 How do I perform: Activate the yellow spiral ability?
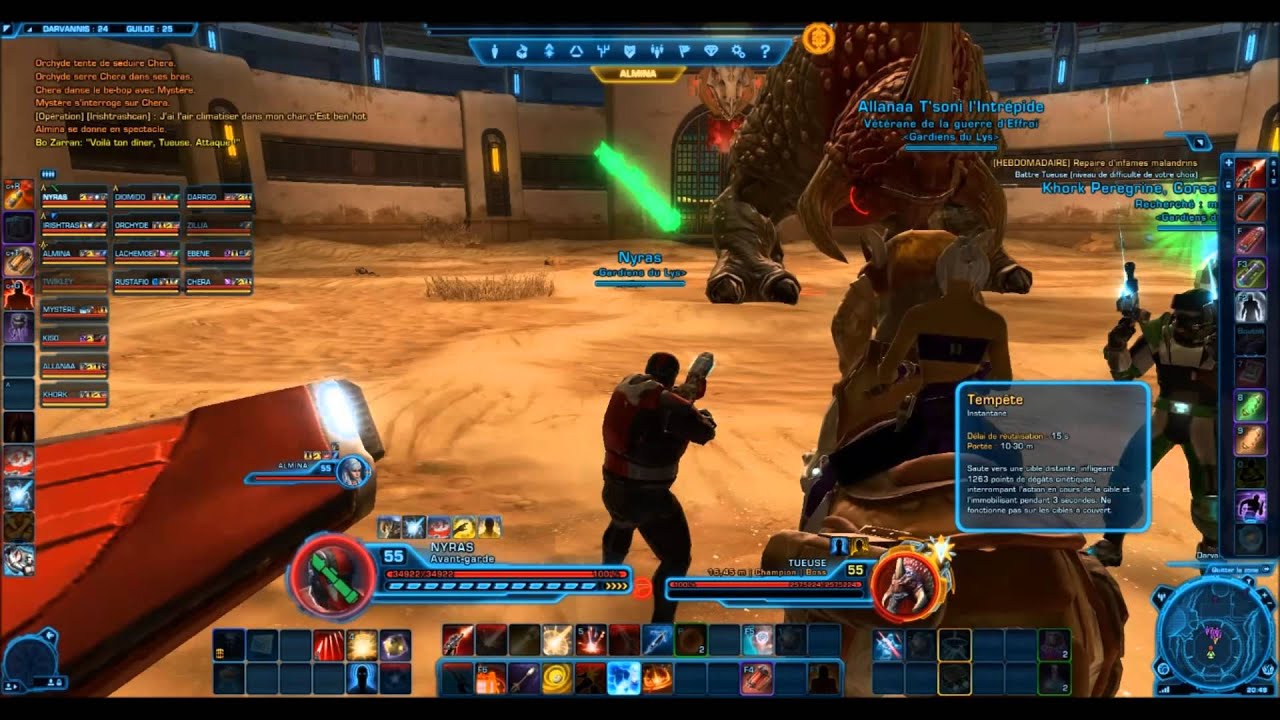pyautogui.click(x=556, y=679)
